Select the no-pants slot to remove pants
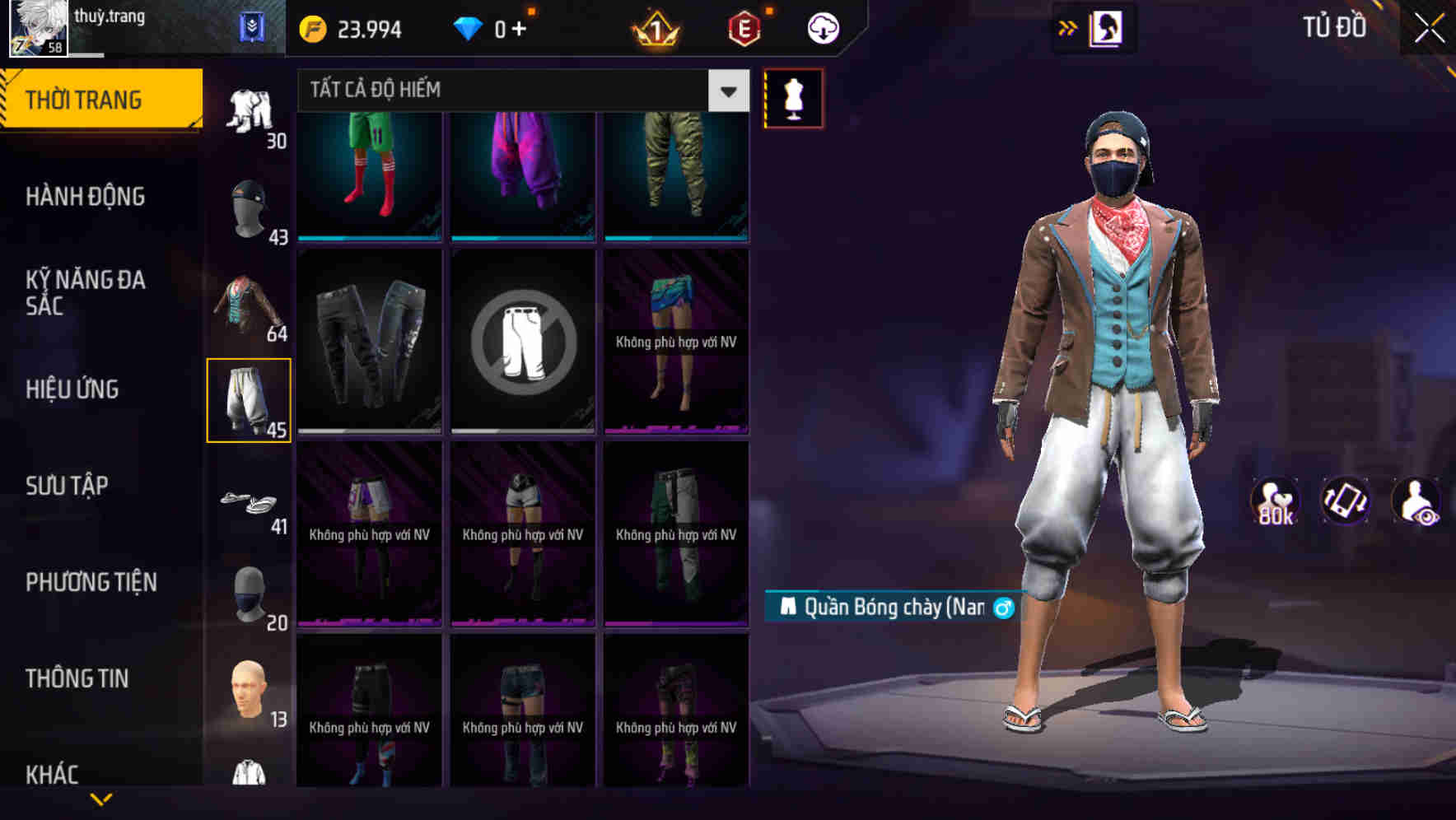Viewport: 1456px width, 820px height. coord(522,342)
